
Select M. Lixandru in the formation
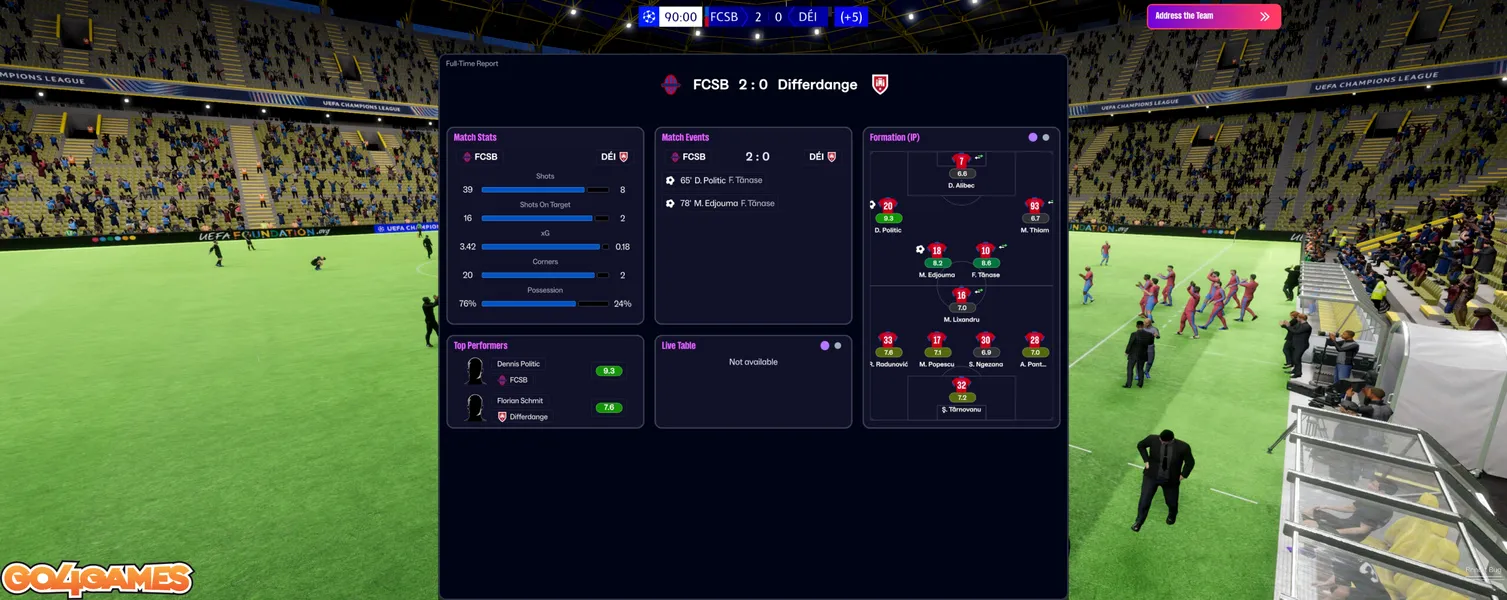tap(961, 295)
